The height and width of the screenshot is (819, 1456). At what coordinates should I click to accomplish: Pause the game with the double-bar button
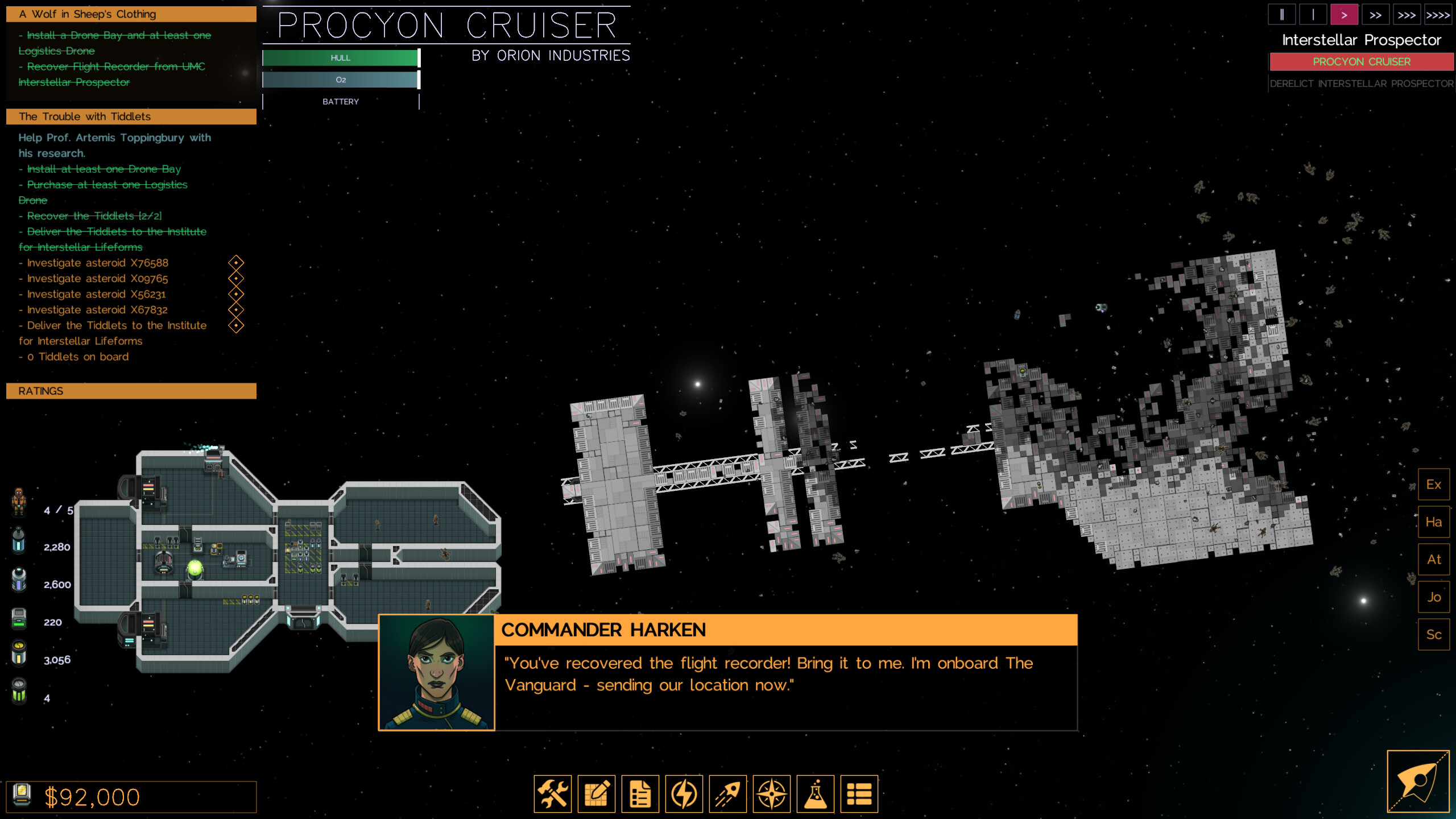point(1281,15)
